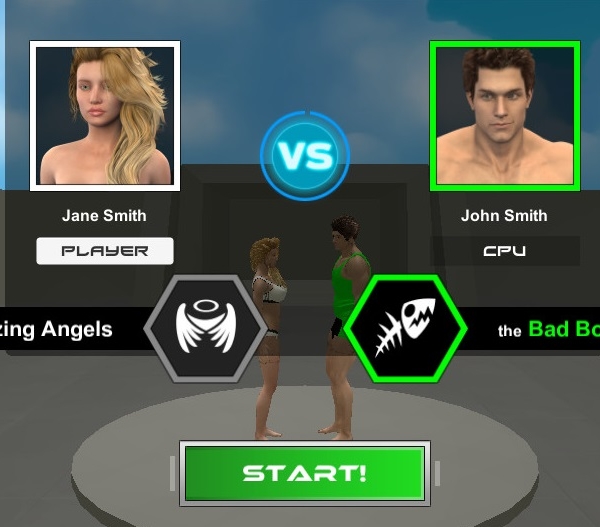Choose John Smith's portrait
Viewport: 600px width, 527px height.
(x=505, y=116)
